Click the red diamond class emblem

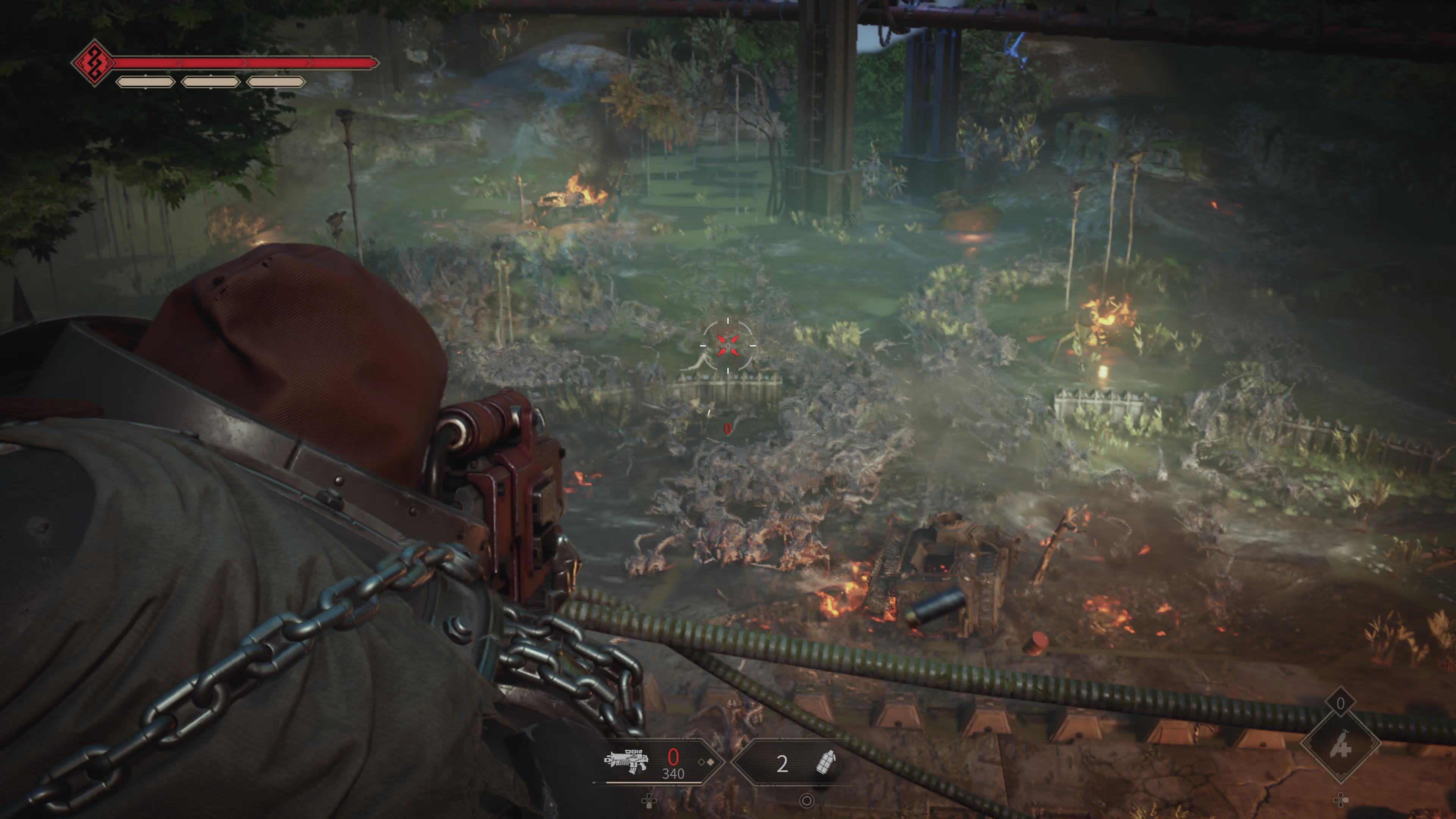(x=93, y=62)
